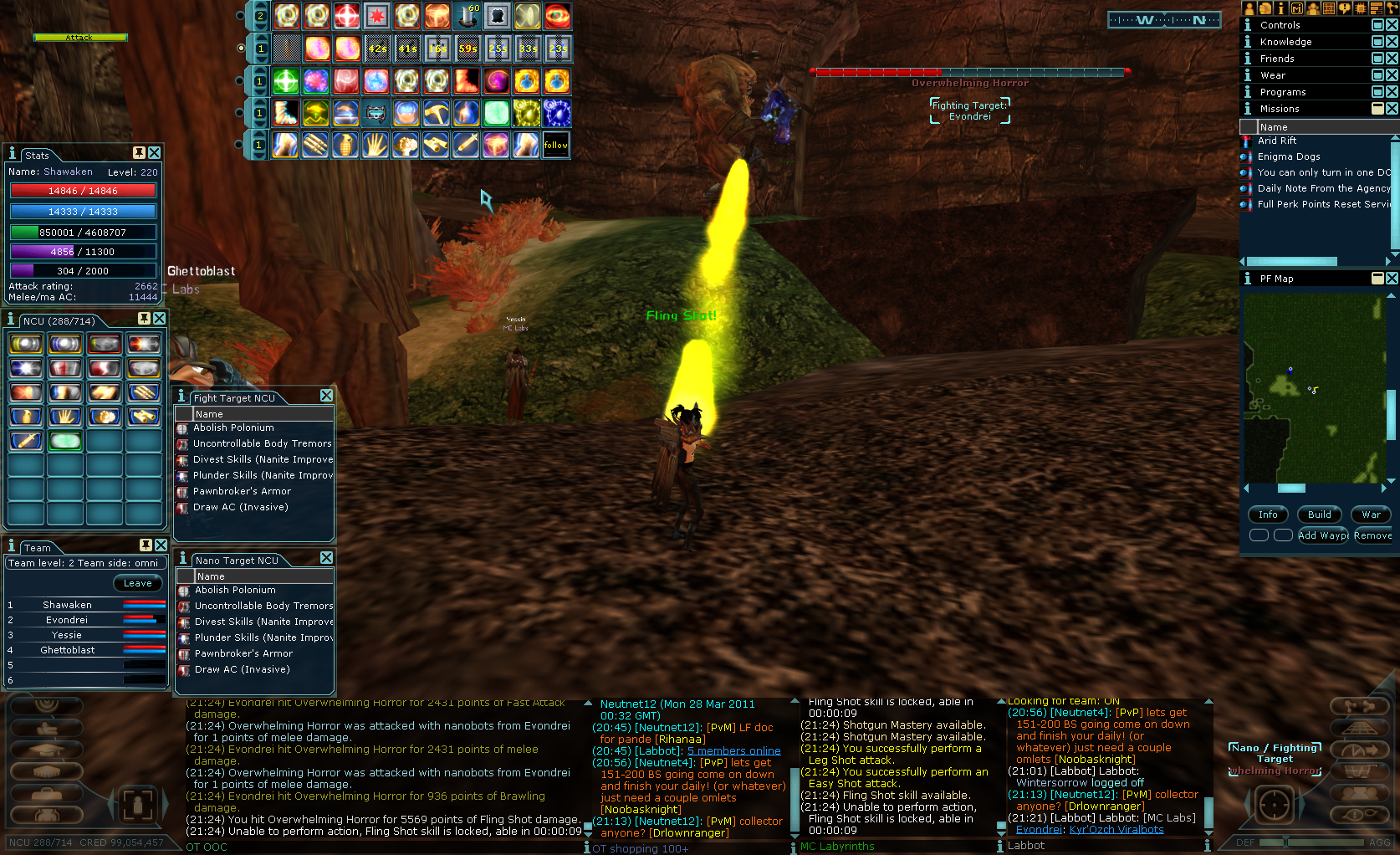Close the Nano Target NCU window
The height and width of the screenshot is (855, 1400).
pos(326,558)
